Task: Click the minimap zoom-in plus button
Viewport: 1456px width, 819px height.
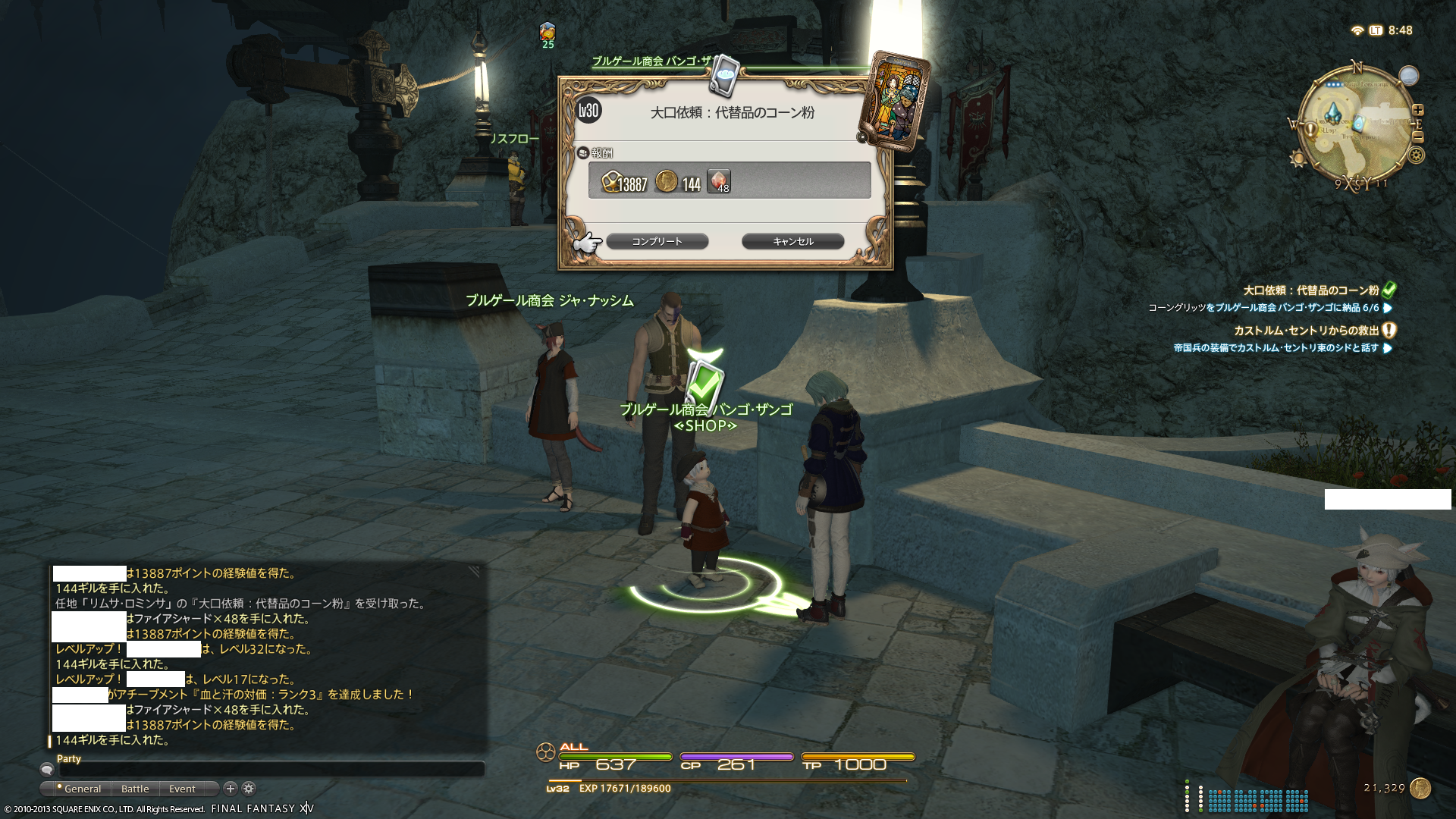Action: tap(1417, 110)
